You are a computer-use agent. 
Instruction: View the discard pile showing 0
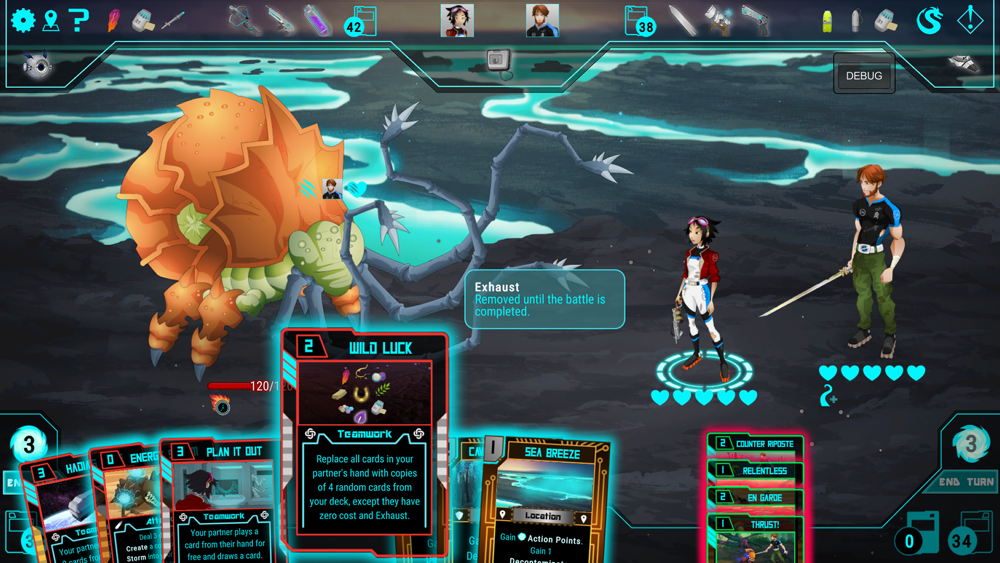tap(915, 534)
